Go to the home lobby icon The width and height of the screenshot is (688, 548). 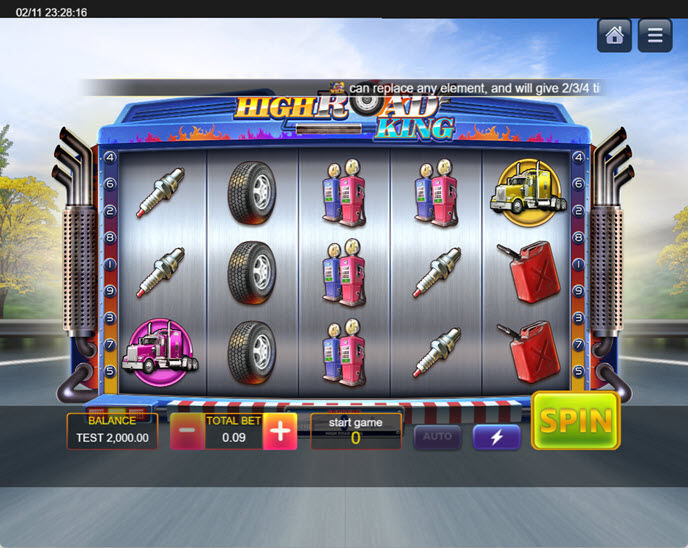click(614, 36)
